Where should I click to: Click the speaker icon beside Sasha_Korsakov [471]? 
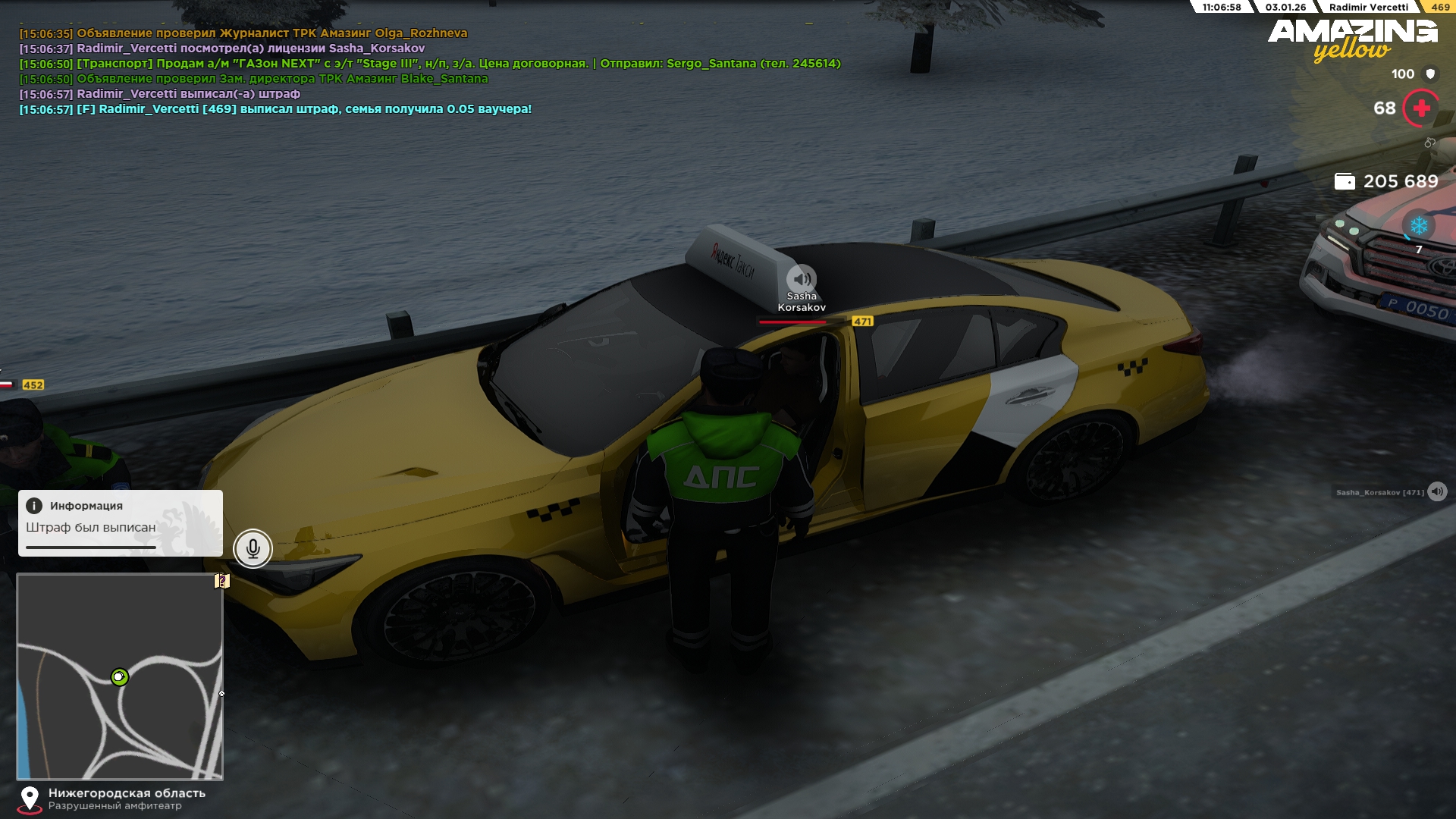coord(1436,492)
